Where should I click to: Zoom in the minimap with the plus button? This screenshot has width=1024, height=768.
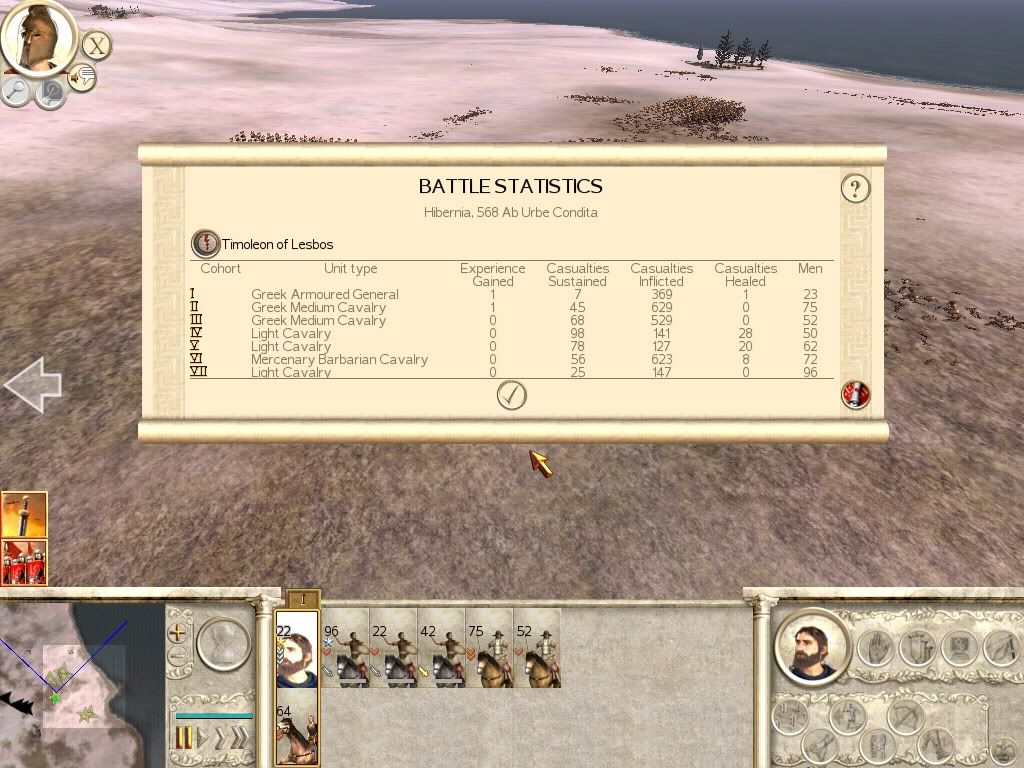[x=178, y=633]
